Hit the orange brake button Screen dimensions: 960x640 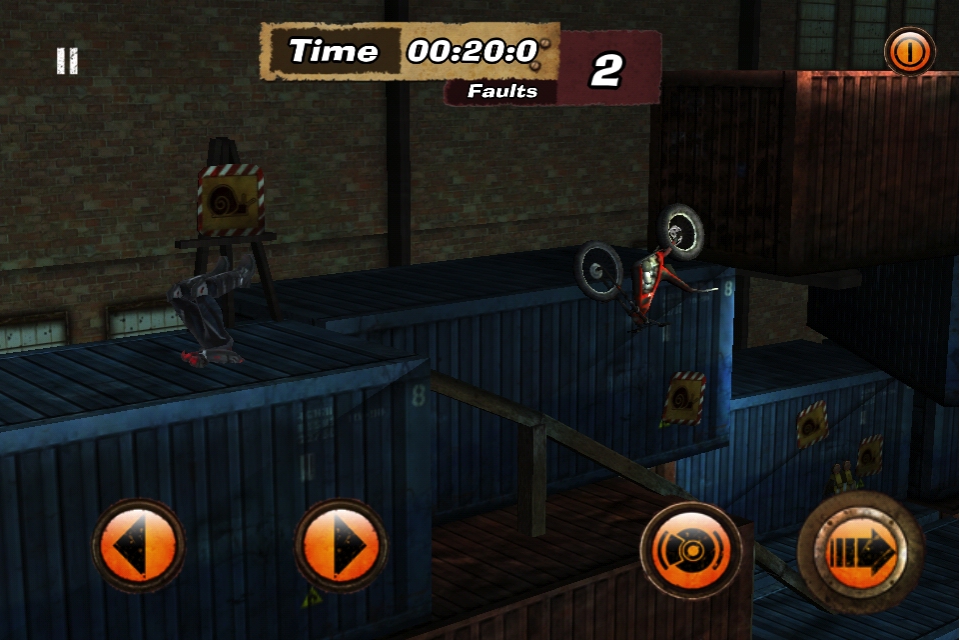[x=691, y=550]
